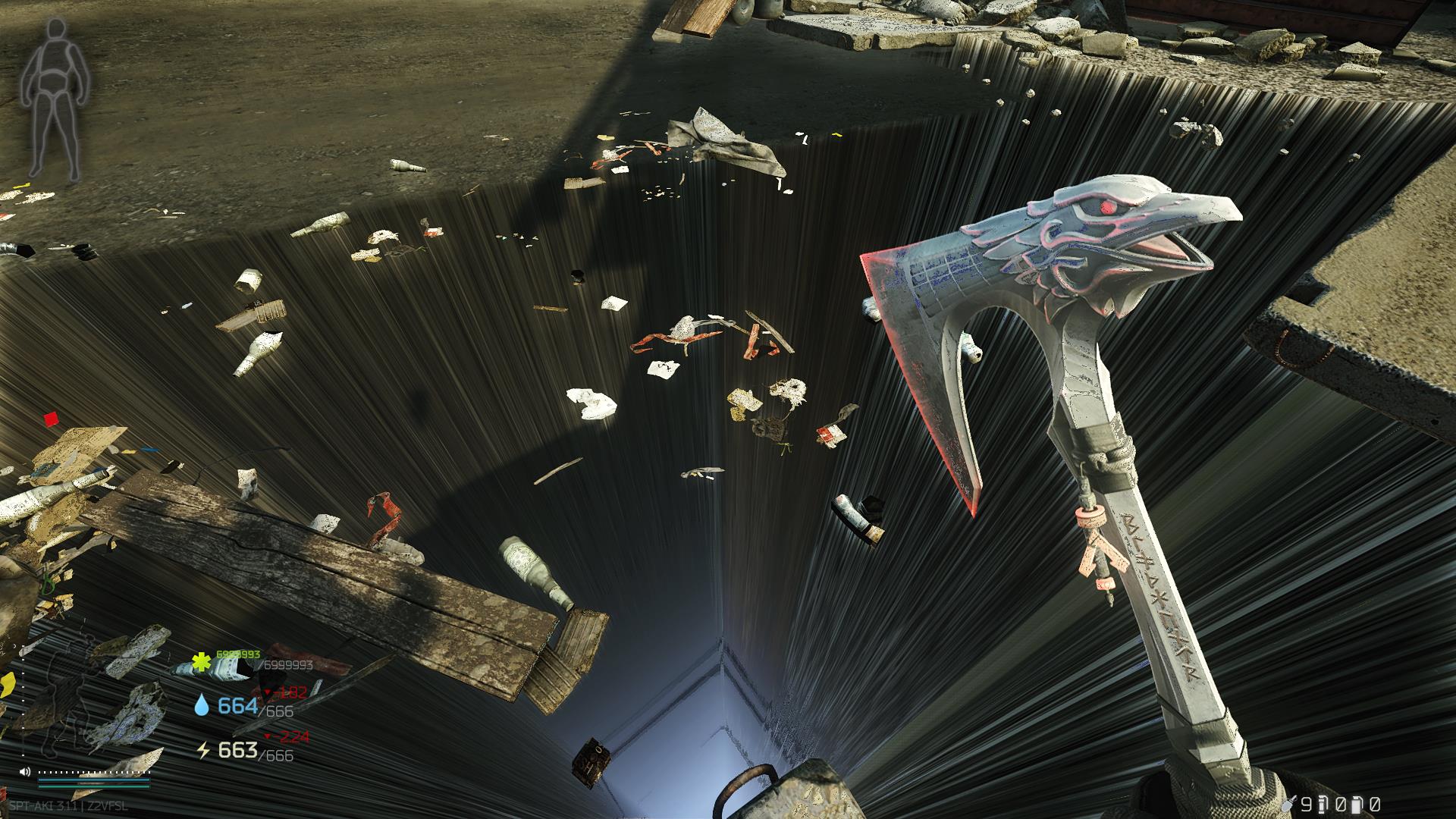Click the lightning bolt energy icon

(202, 751)
